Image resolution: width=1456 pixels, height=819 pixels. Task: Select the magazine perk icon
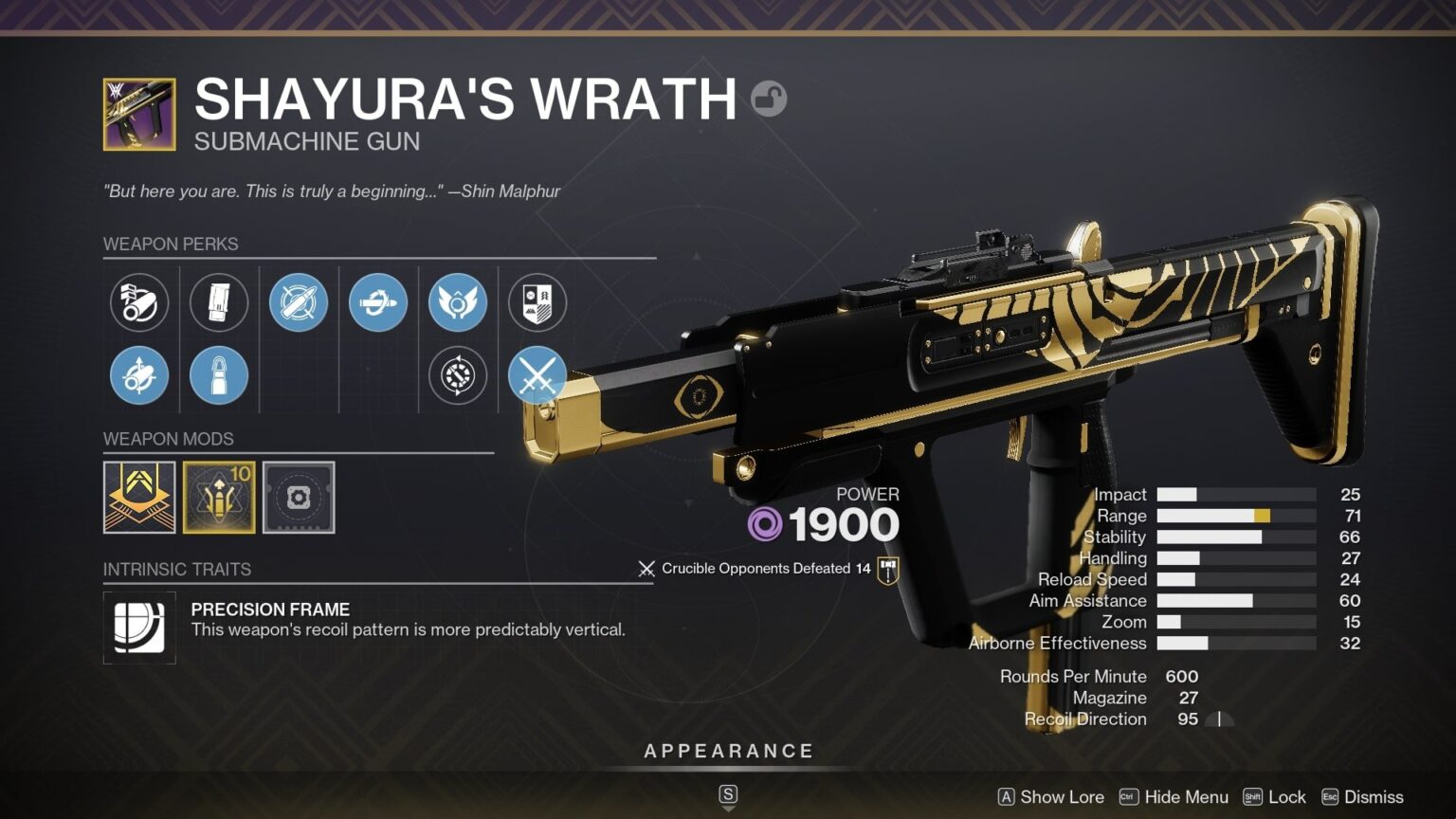(219, 302)
